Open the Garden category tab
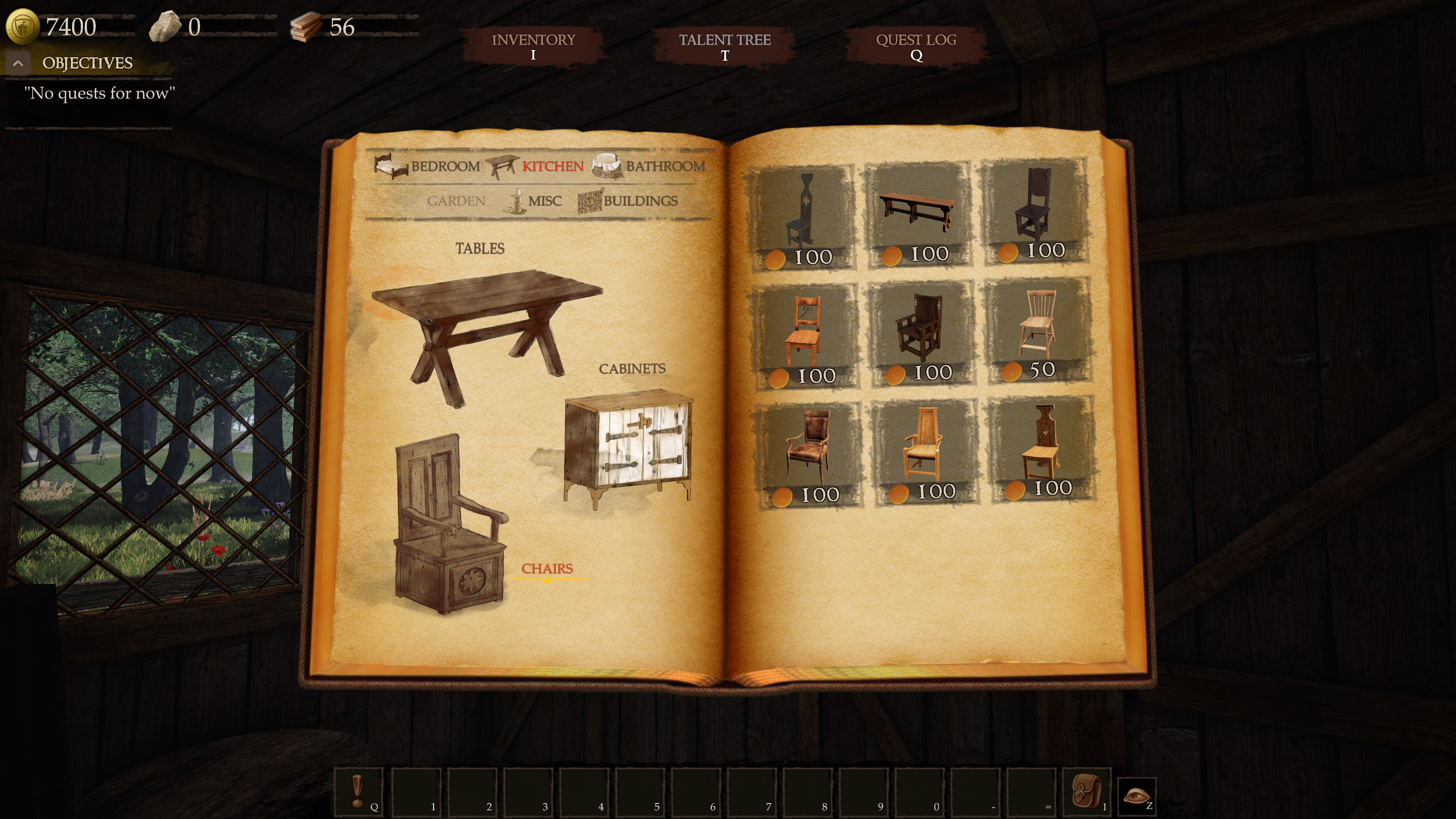 coord(457,201)
